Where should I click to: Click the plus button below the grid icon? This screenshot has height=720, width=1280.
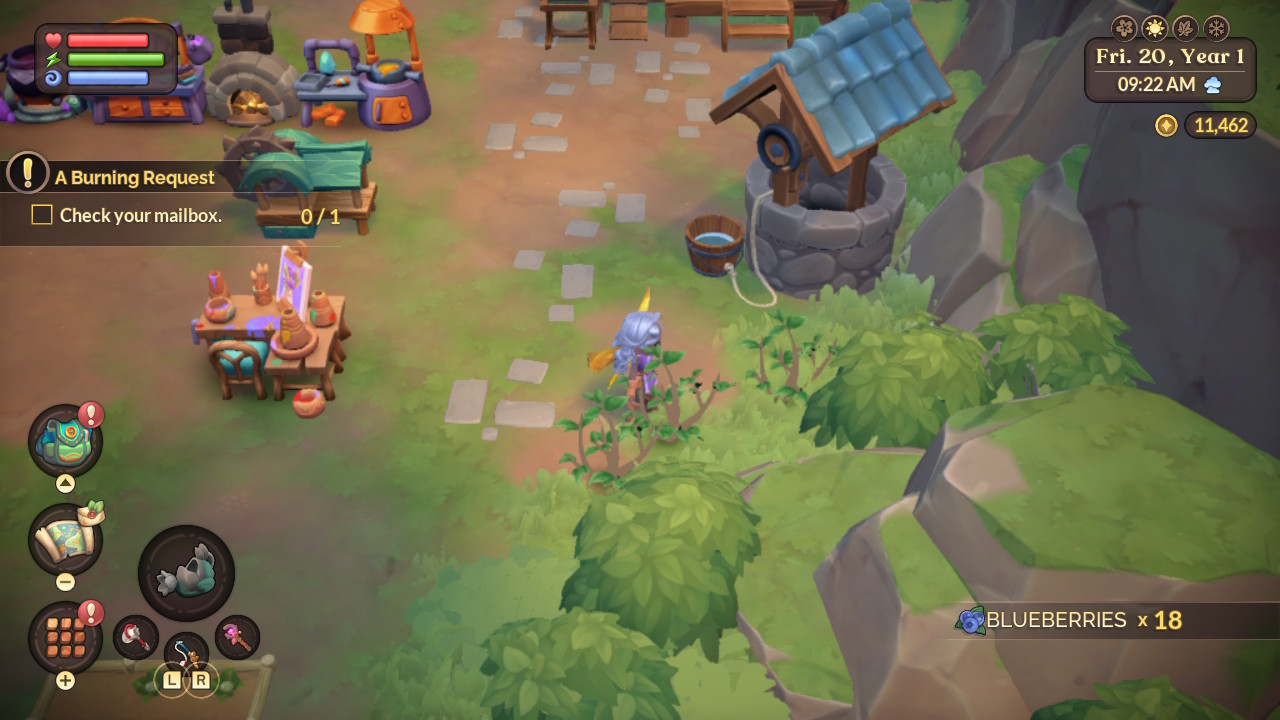64,677
